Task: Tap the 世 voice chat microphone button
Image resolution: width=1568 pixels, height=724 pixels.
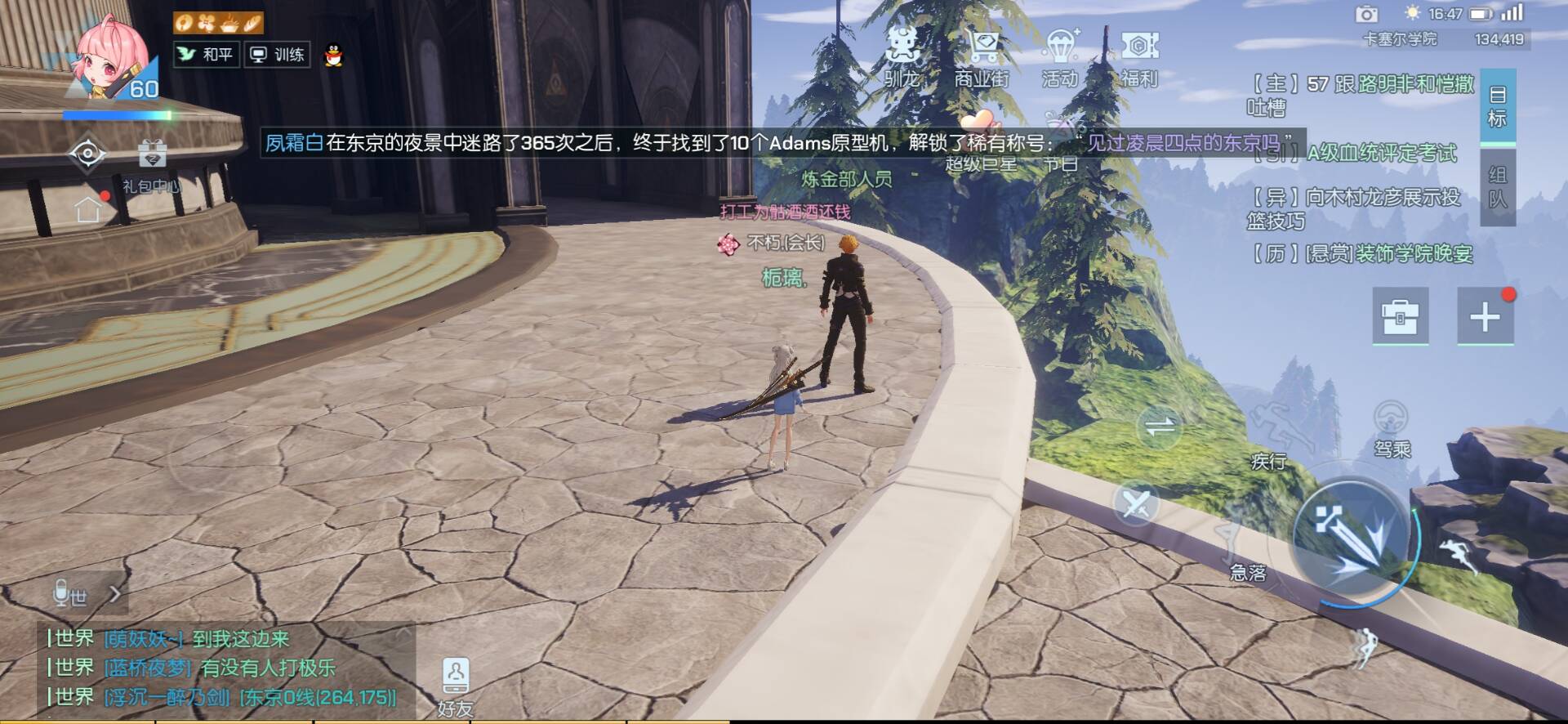Action: 69,594
